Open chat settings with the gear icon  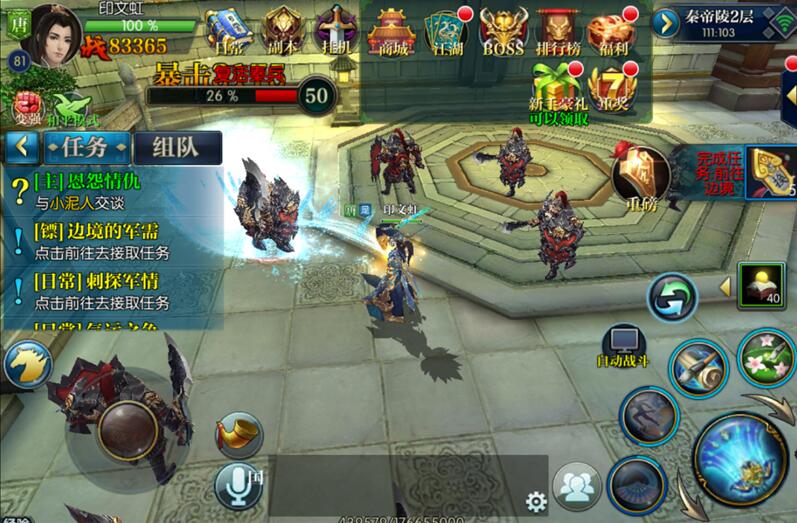[x=536, y=500]
